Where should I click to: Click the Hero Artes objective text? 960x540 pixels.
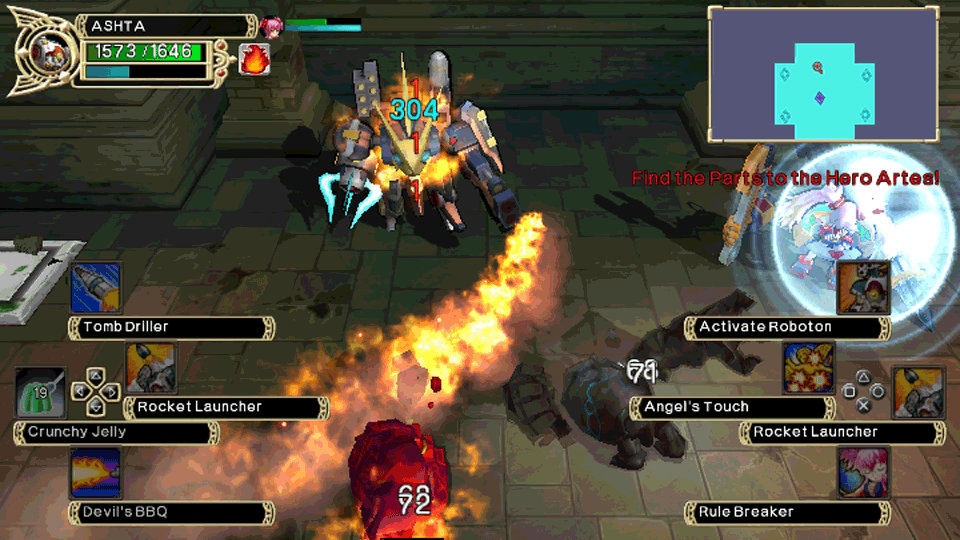[785, 178]
